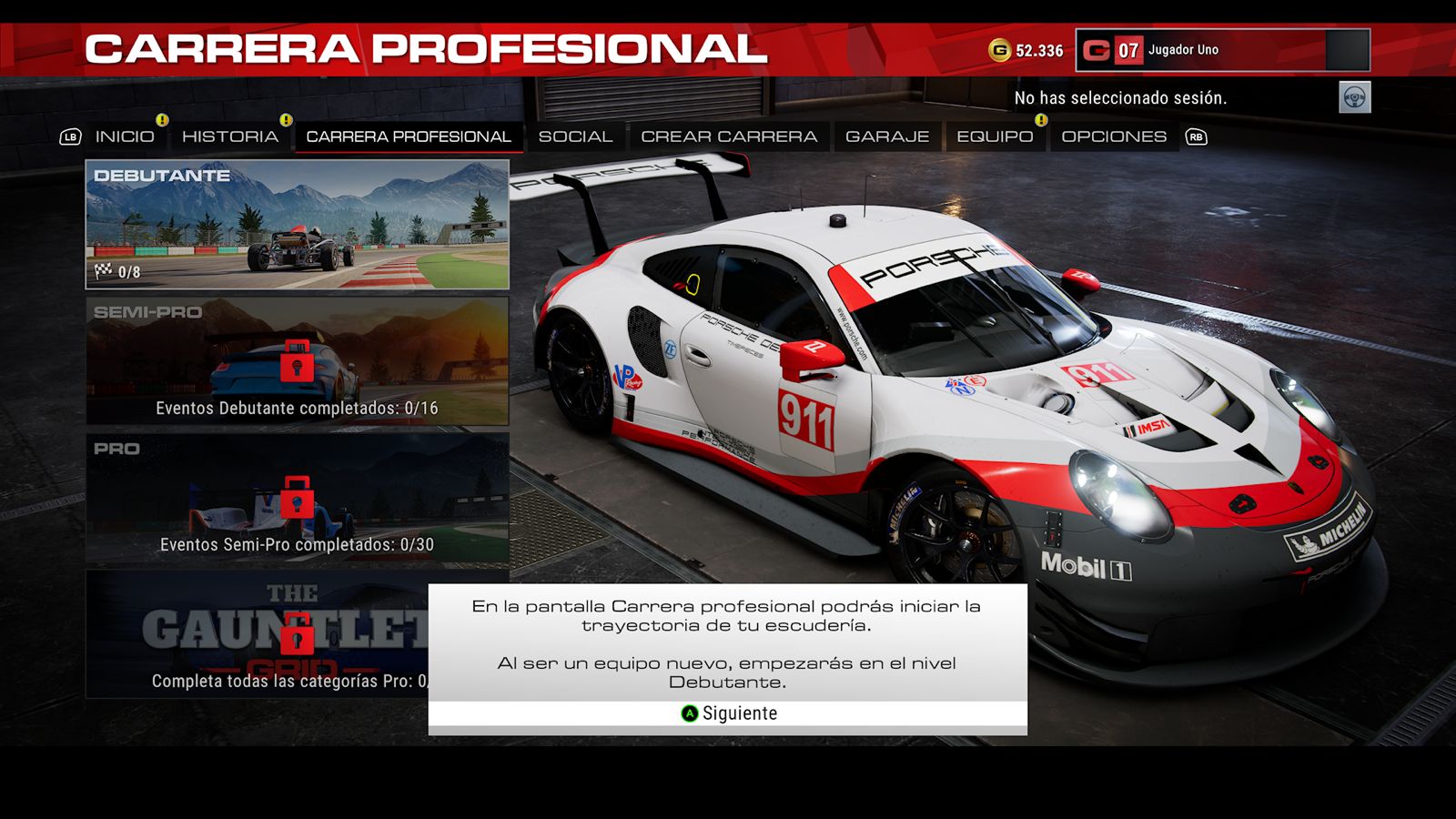Switch to the GARAJE tab
1456x819 pixels.
887,136
